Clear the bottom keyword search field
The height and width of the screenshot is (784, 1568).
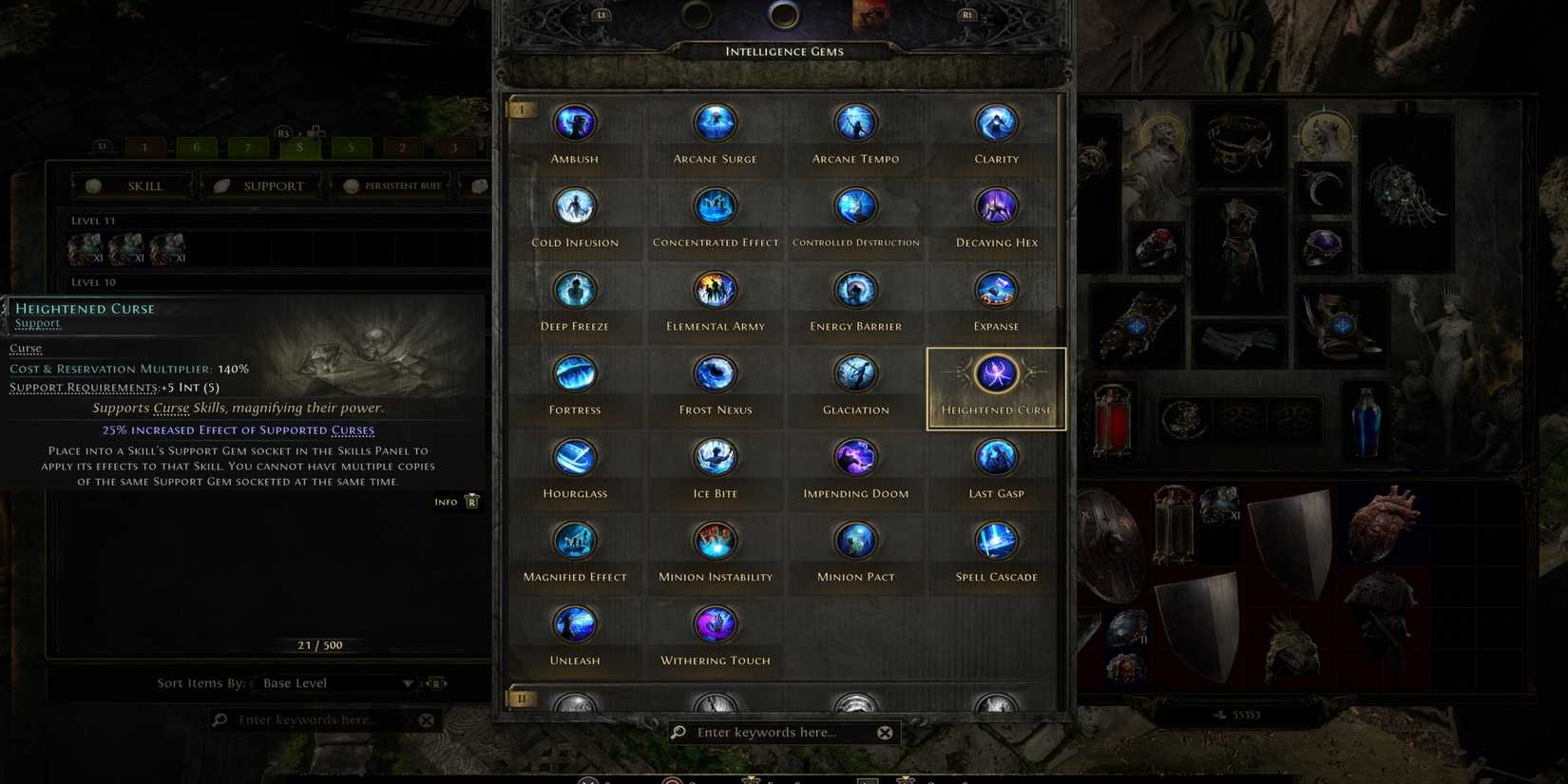pos(885,732)
